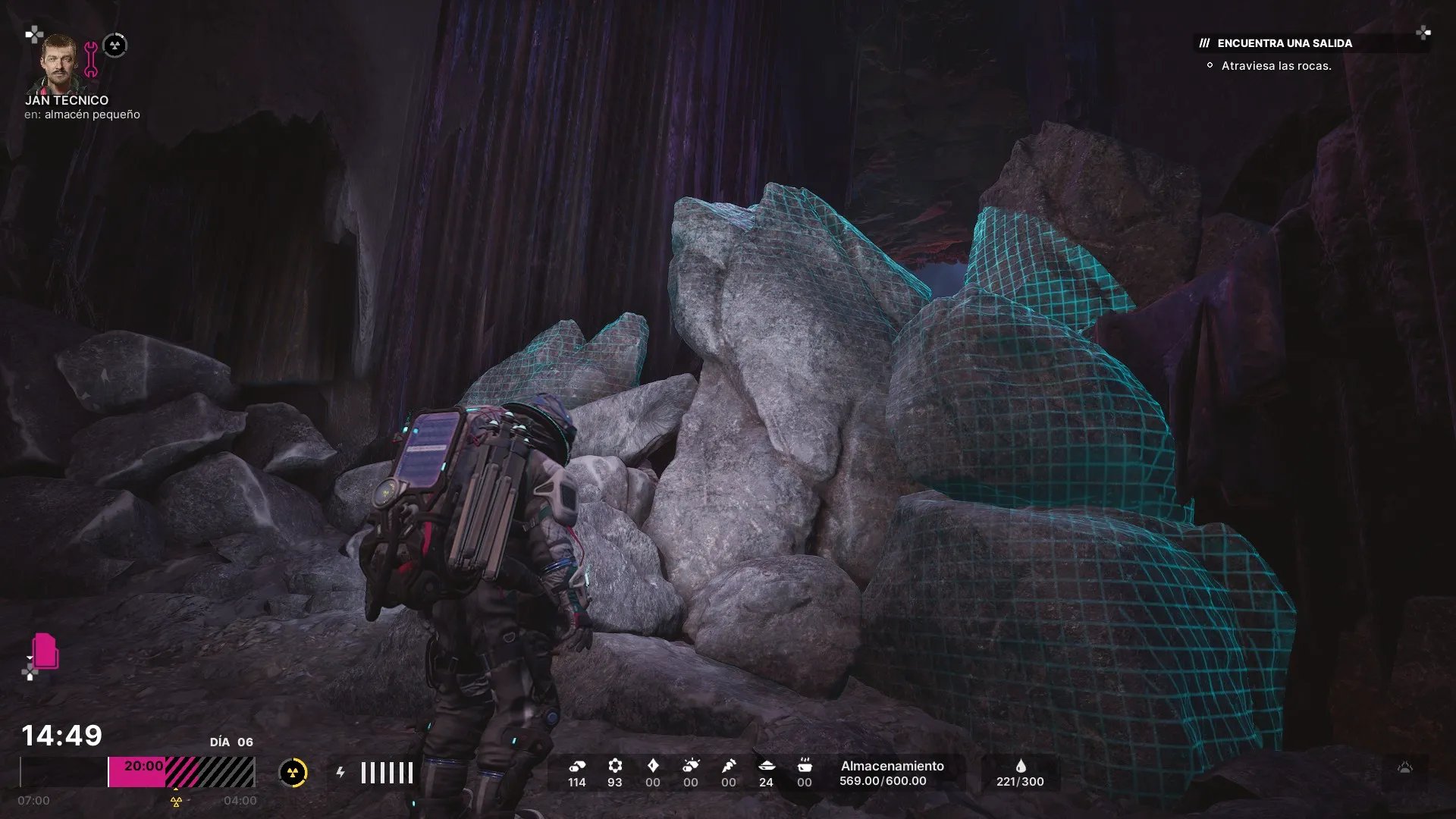This screenshot has height=819, width=1456.
Task: Select the lightning bolt energy icon
Action: click(341, 773)
